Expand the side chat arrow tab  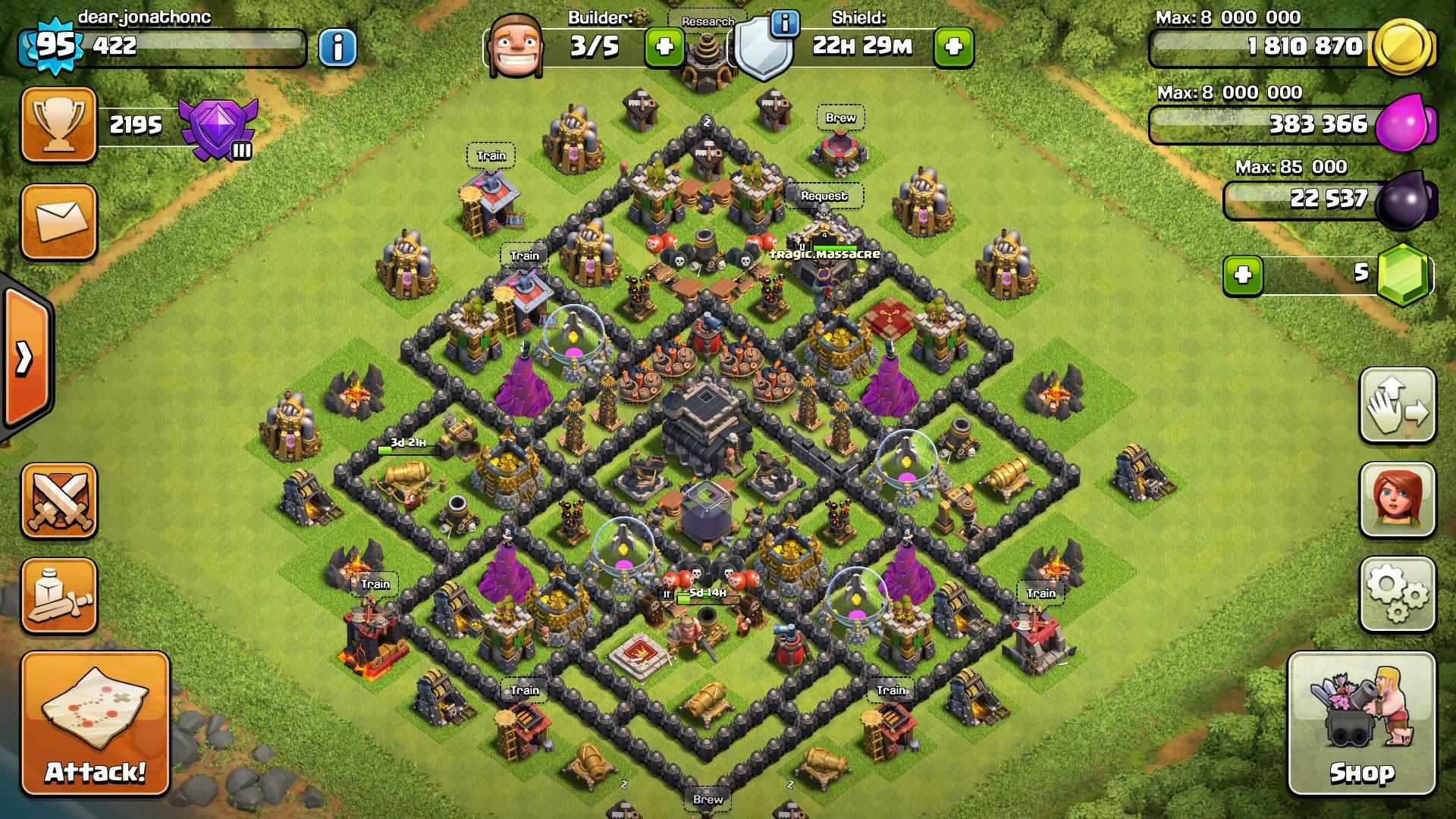pos(24,358)
